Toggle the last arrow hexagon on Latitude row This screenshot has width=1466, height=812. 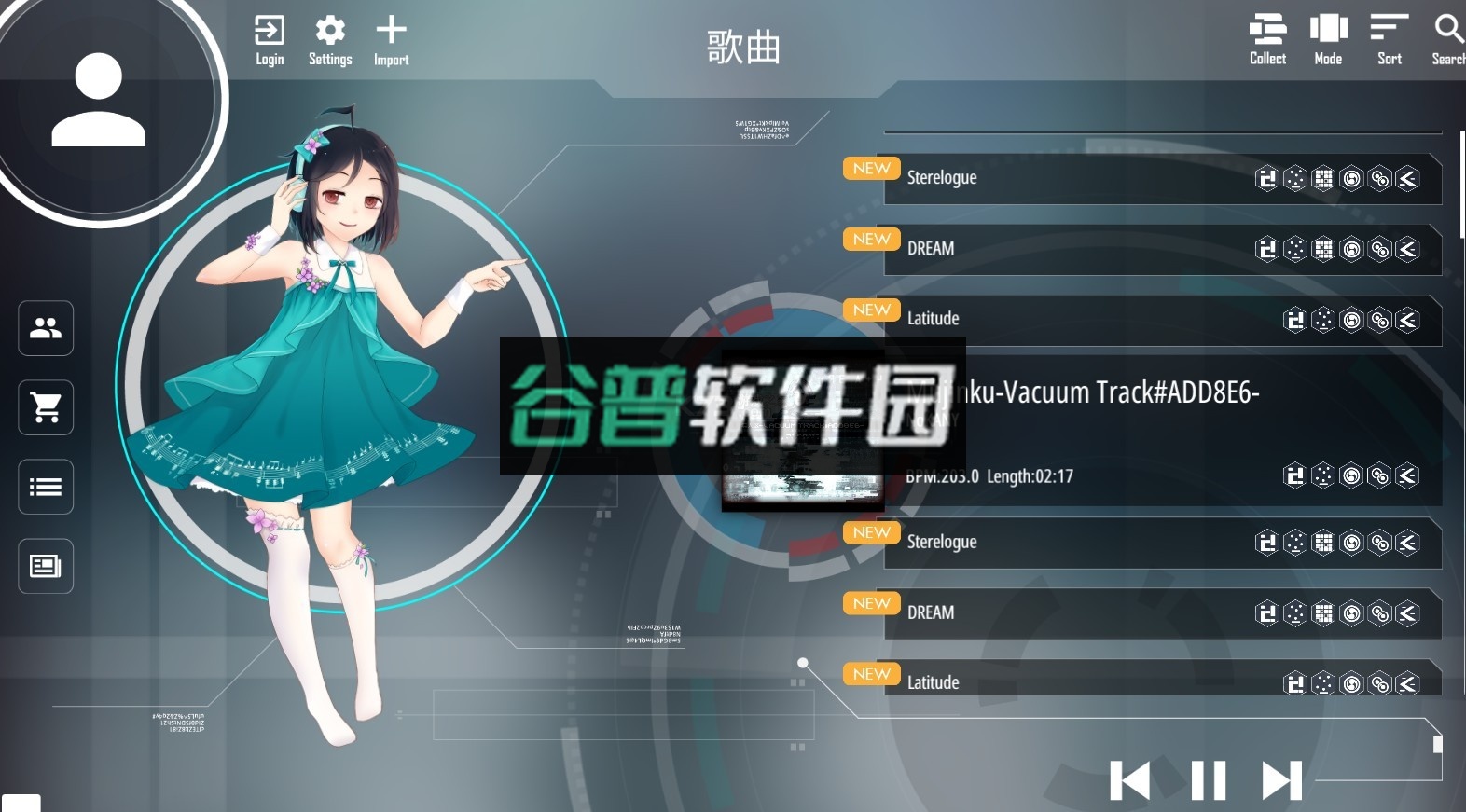tap(1407, 319)
